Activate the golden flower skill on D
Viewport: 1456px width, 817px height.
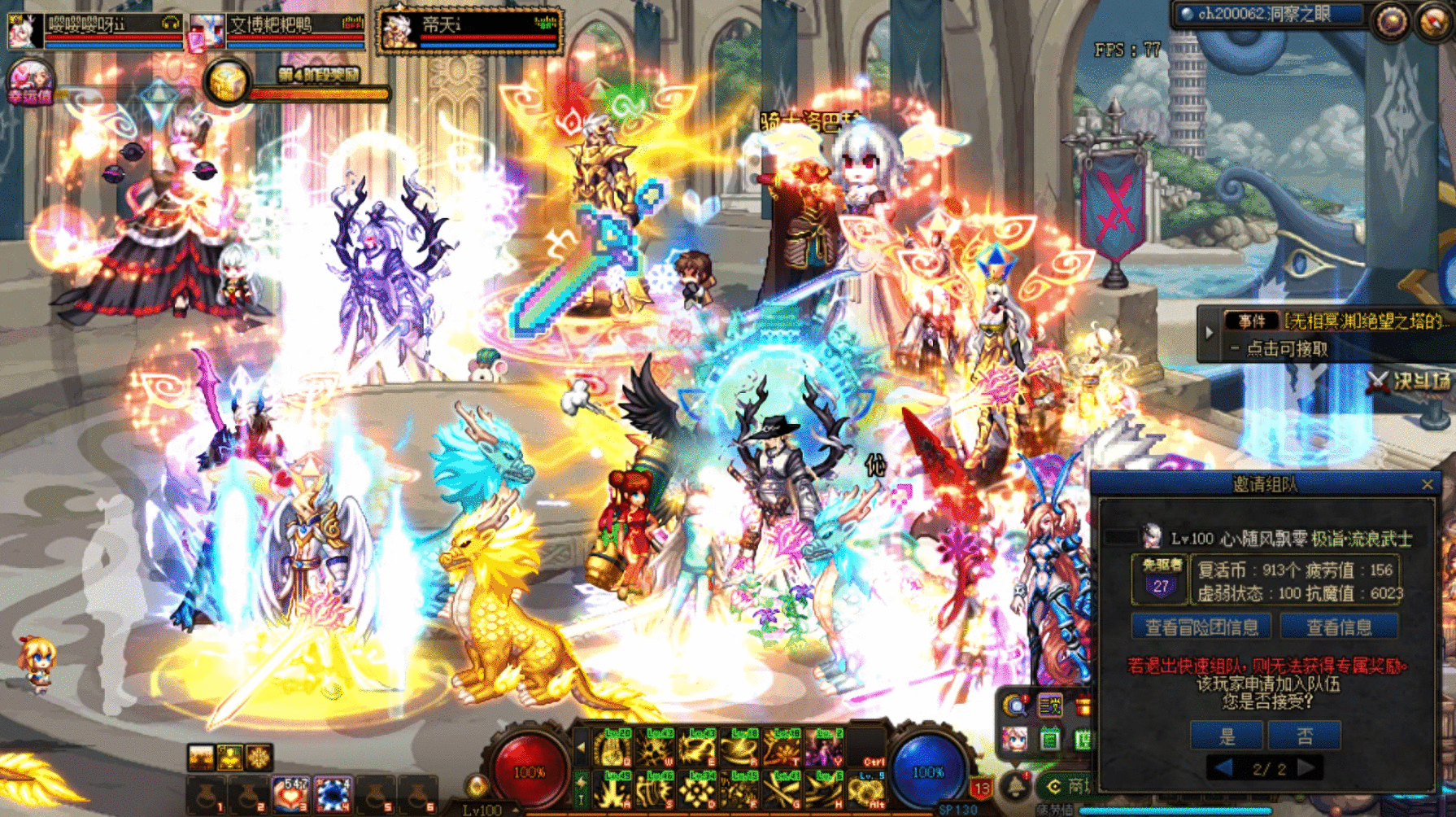point(698,789)
